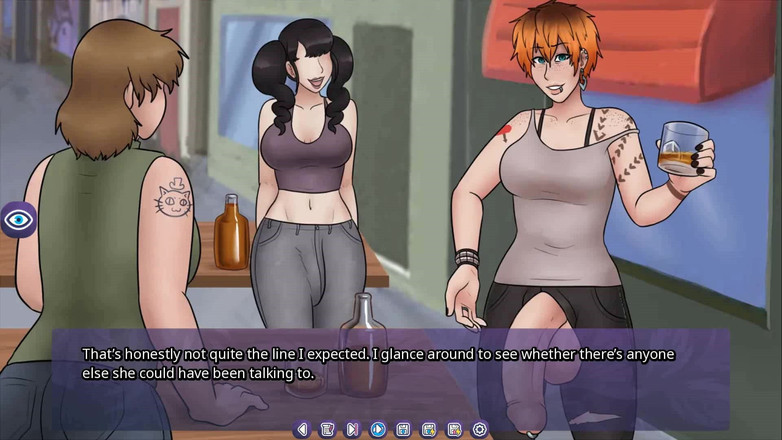Go back with the left arrow button
Viewport: 782px width, 440px height.
point(302,429)
